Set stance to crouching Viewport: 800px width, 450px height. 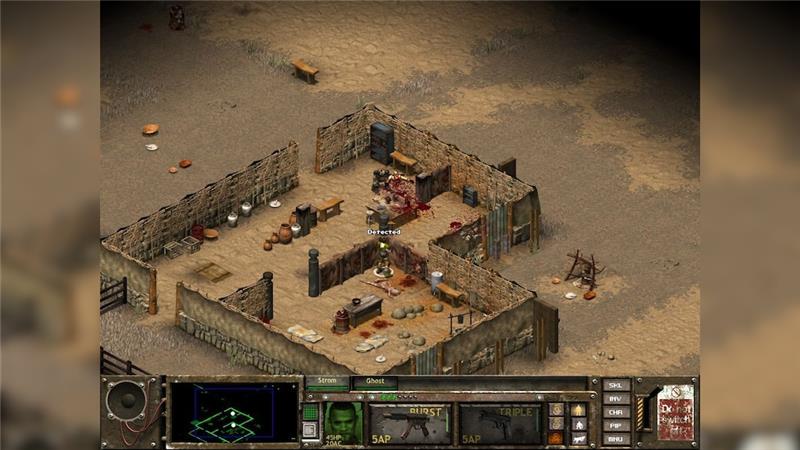[579, 423]
